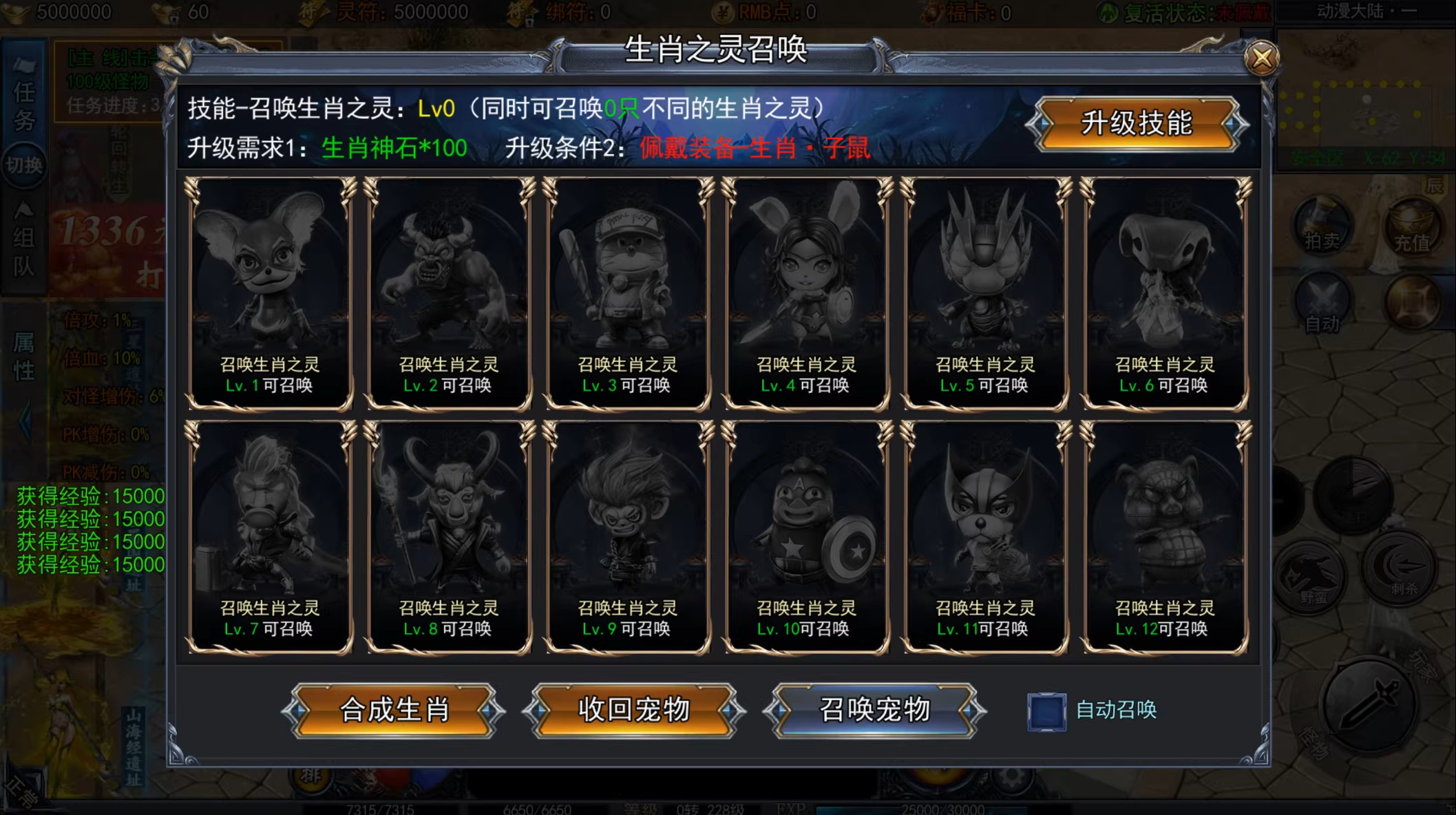Choose the Lv. 4 rabbit zodiac card
This screenshot has width=1456, height=815.
(806, 294)
